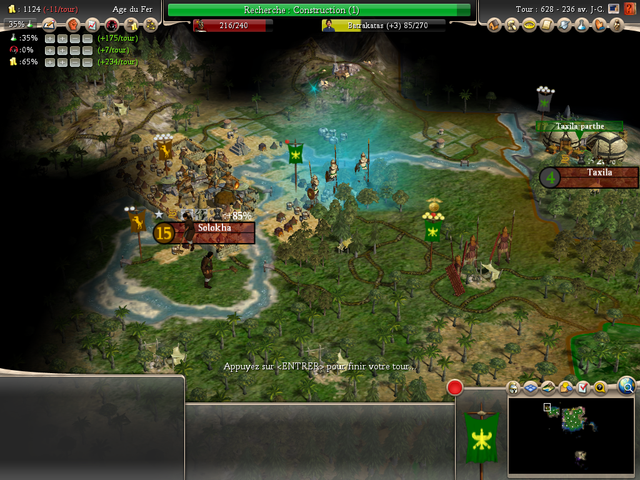640x480 pixels.
Task: Toggle the helmet unit icons button
Action: (x=515, y=387)
